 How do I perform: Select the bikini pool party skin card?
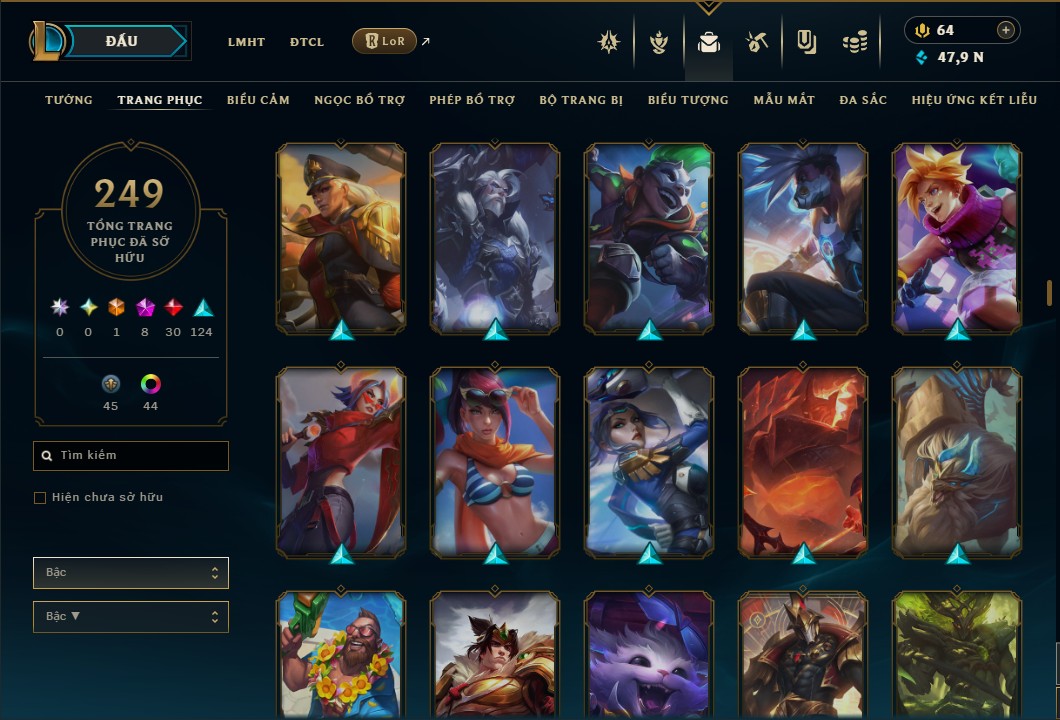[495, 462]
